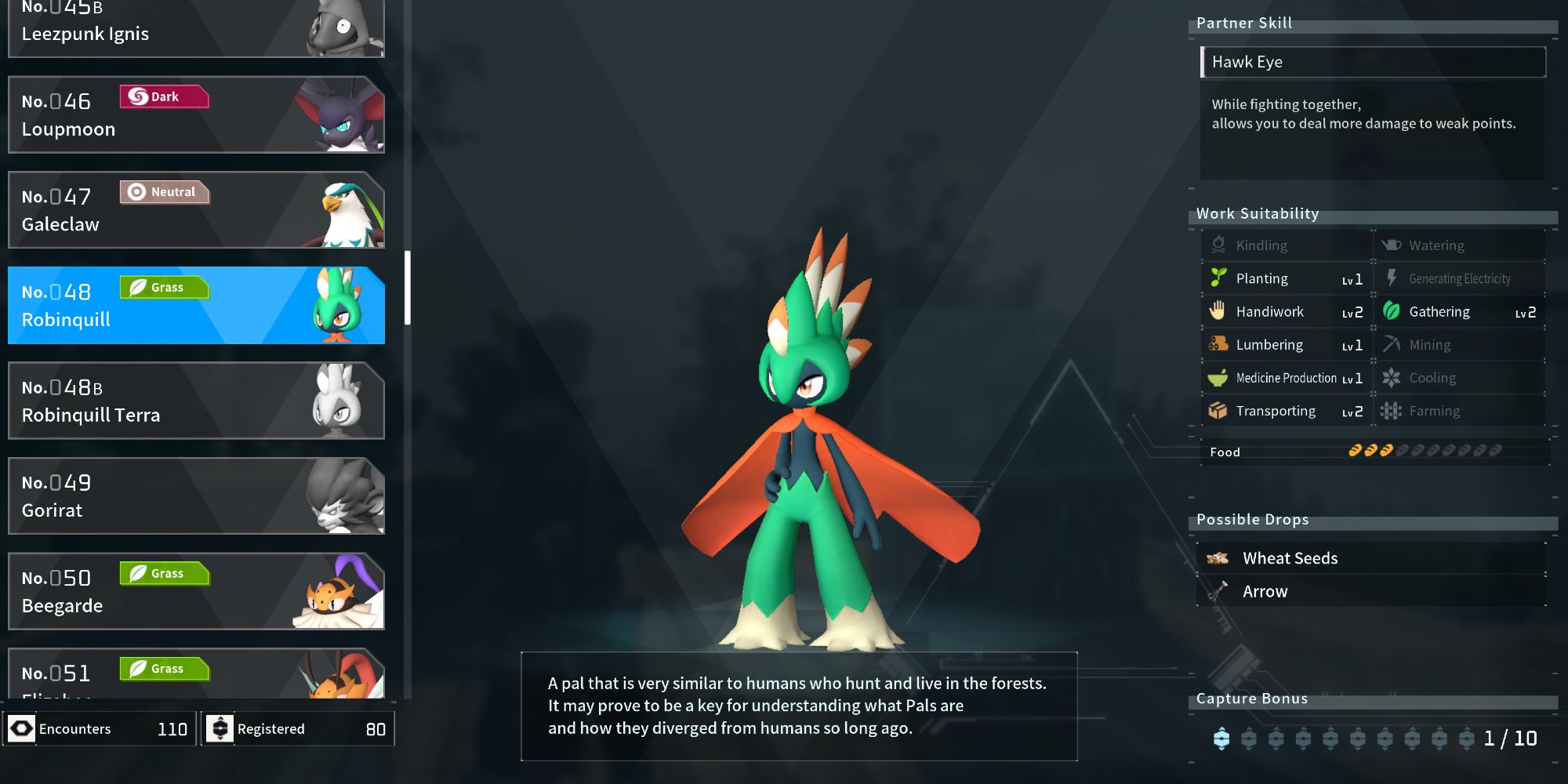Click the Generating Electricity bolt icon
Viewport: 1568px width, 784px height.
[1392, 278]
